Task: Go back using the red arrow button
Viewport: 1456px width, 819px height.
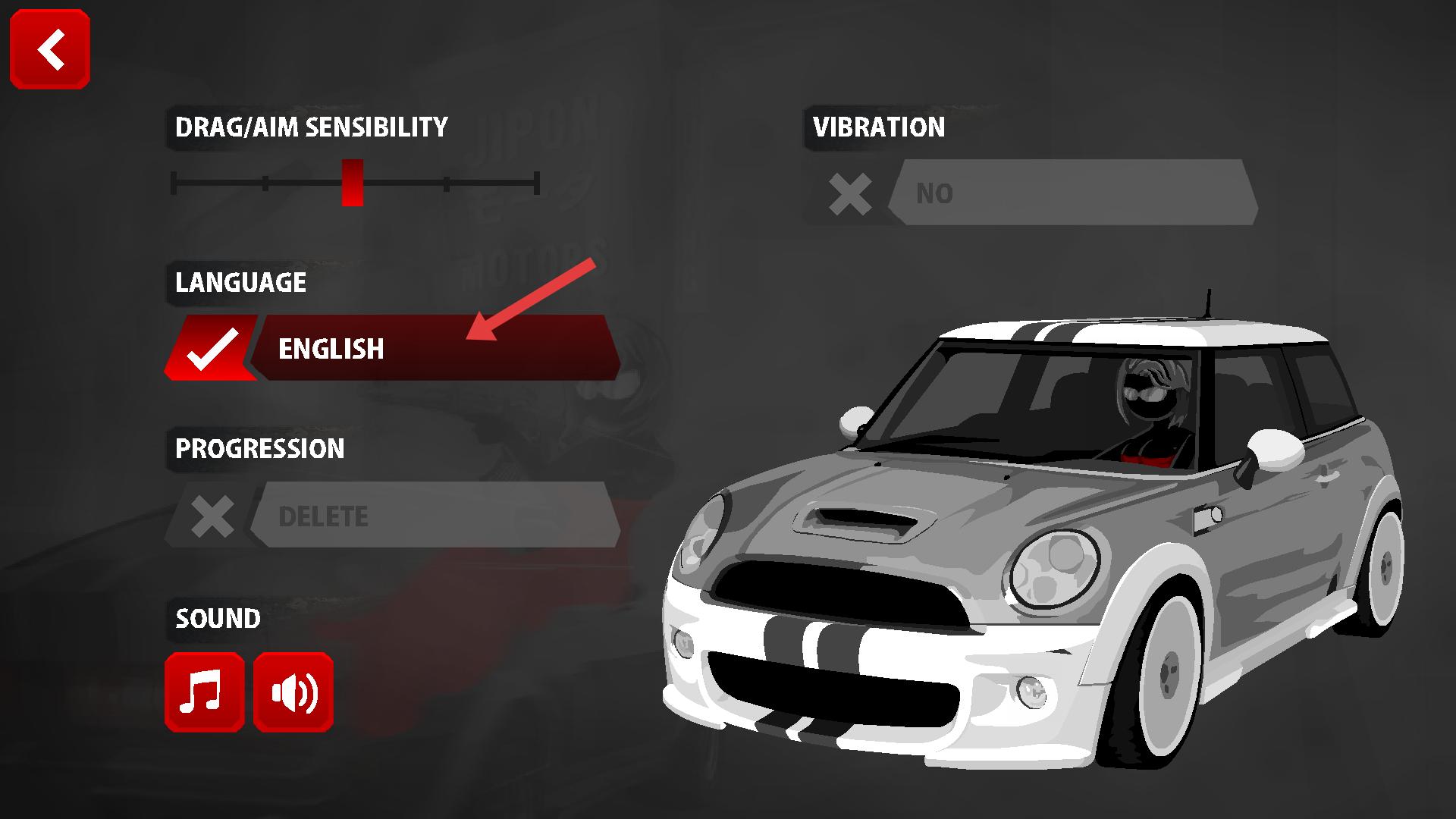Action: click(50, 49)
